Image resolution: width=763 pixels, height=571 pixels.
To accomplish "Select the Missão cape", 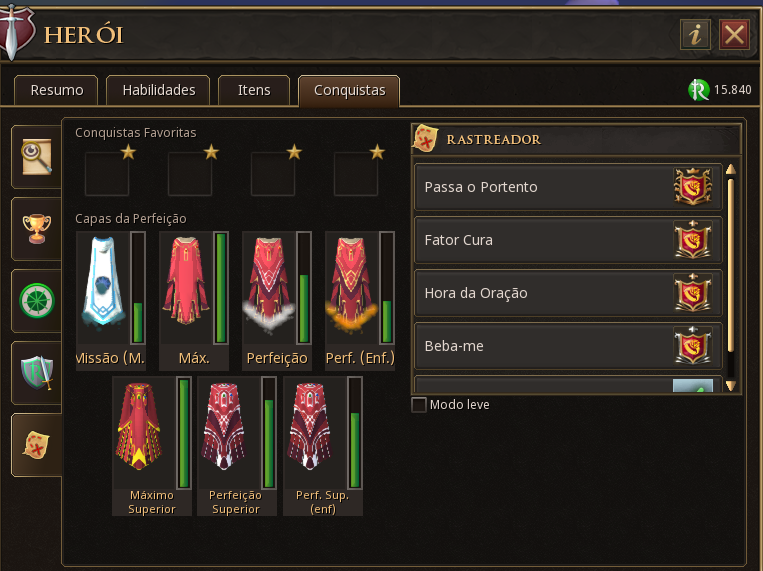I will [x=104, y=290].
